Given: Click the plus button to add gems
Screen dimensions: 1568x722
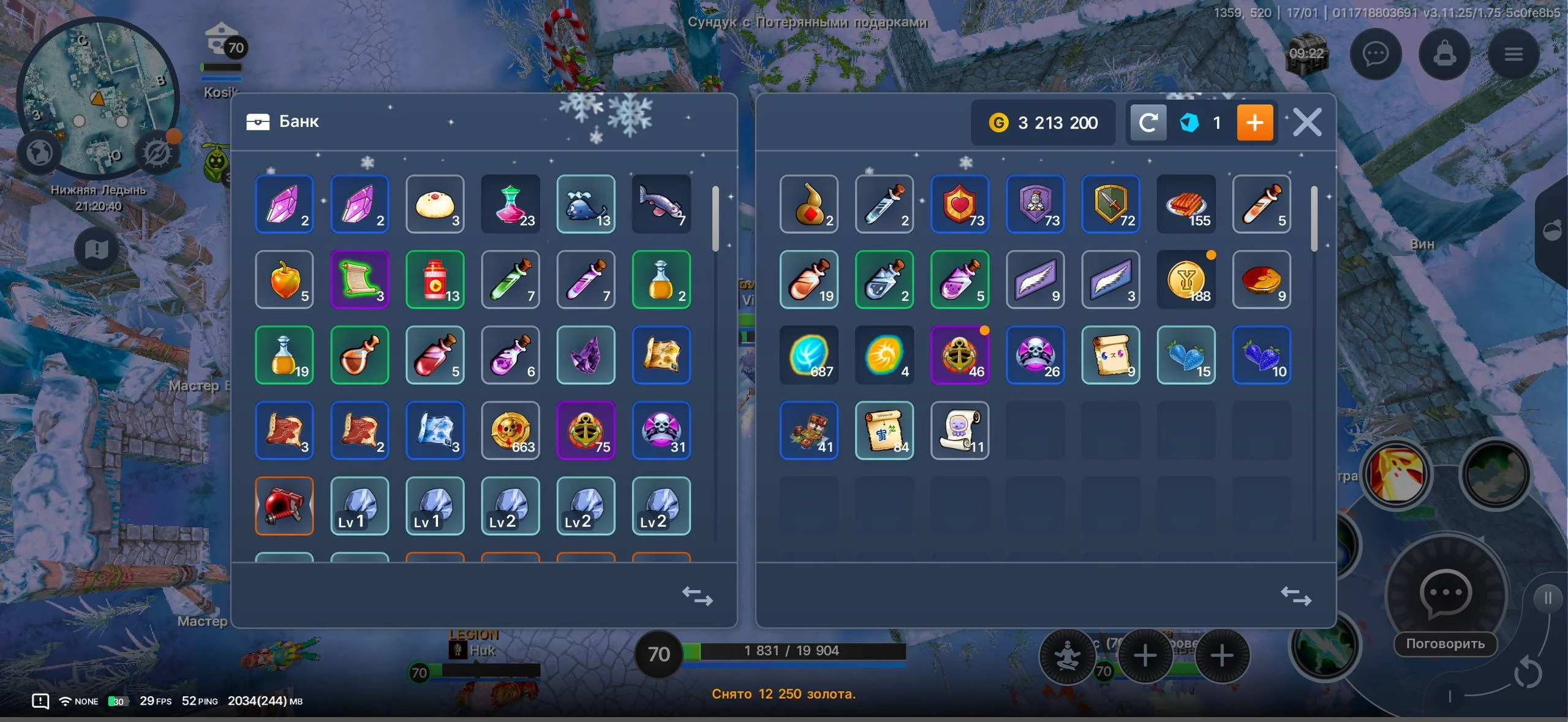Looking at the screenshot, I should [x=1256, y=122].
